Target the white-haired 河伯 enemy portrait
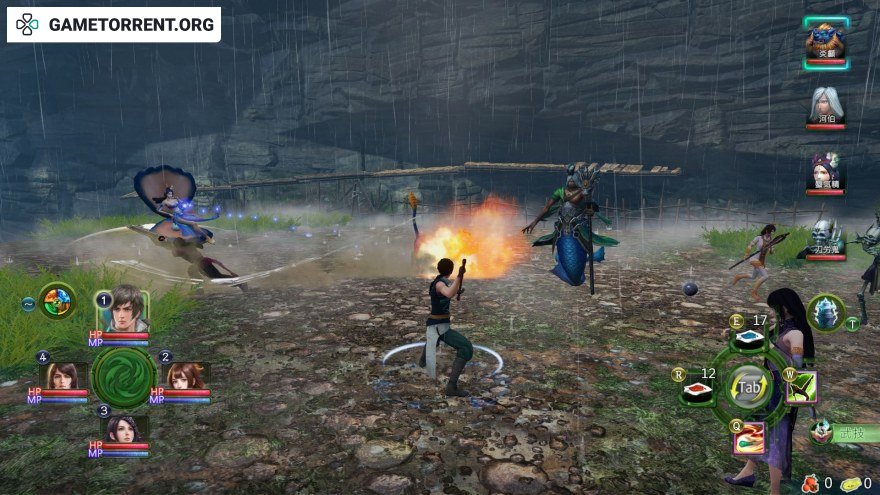The image size is (880, 495). click(x=825, y=104)
